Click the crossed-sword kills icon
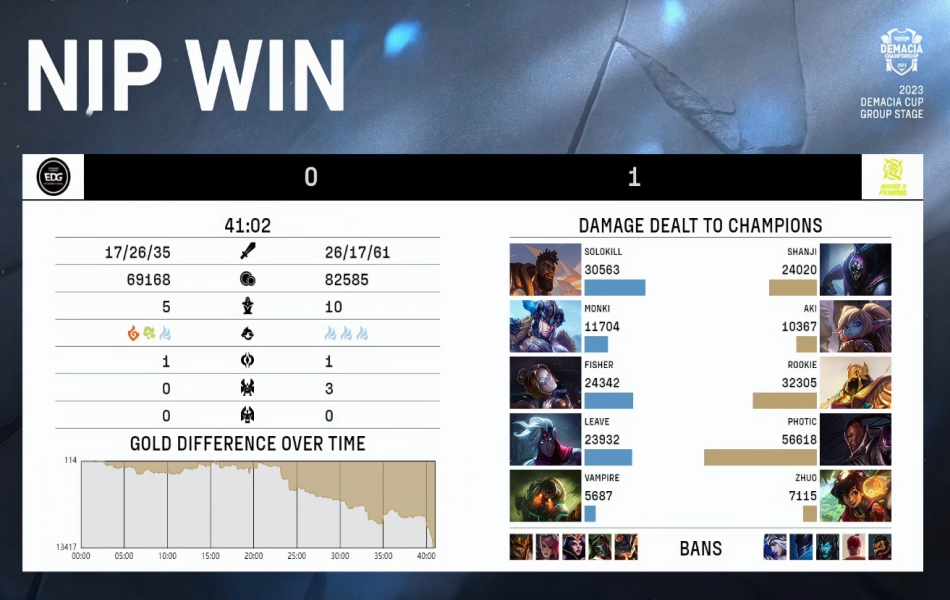 pyautogui.click(x=248, y=252)
